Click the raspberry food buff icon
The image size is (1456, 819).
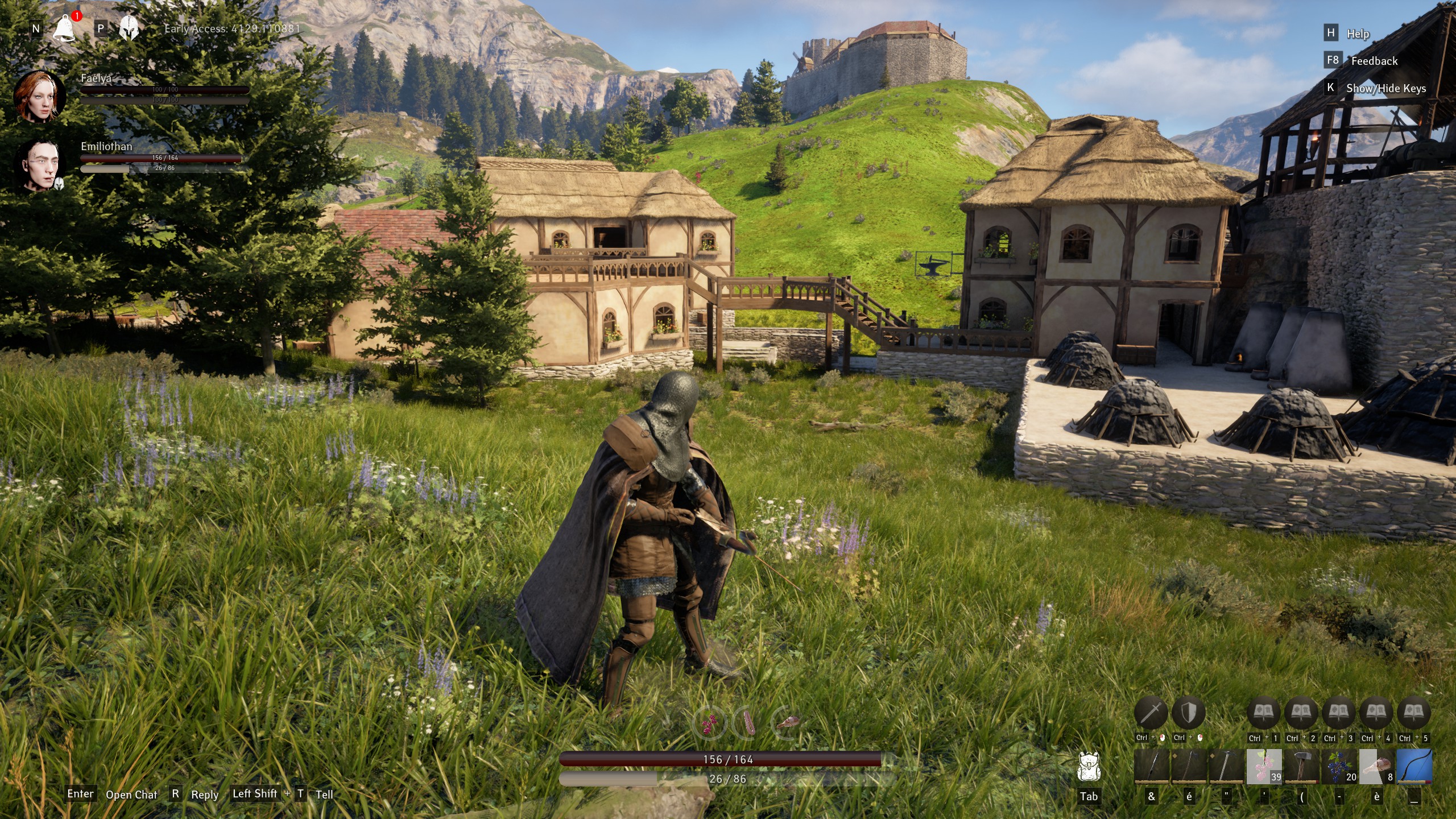click(x=710, y=723)
